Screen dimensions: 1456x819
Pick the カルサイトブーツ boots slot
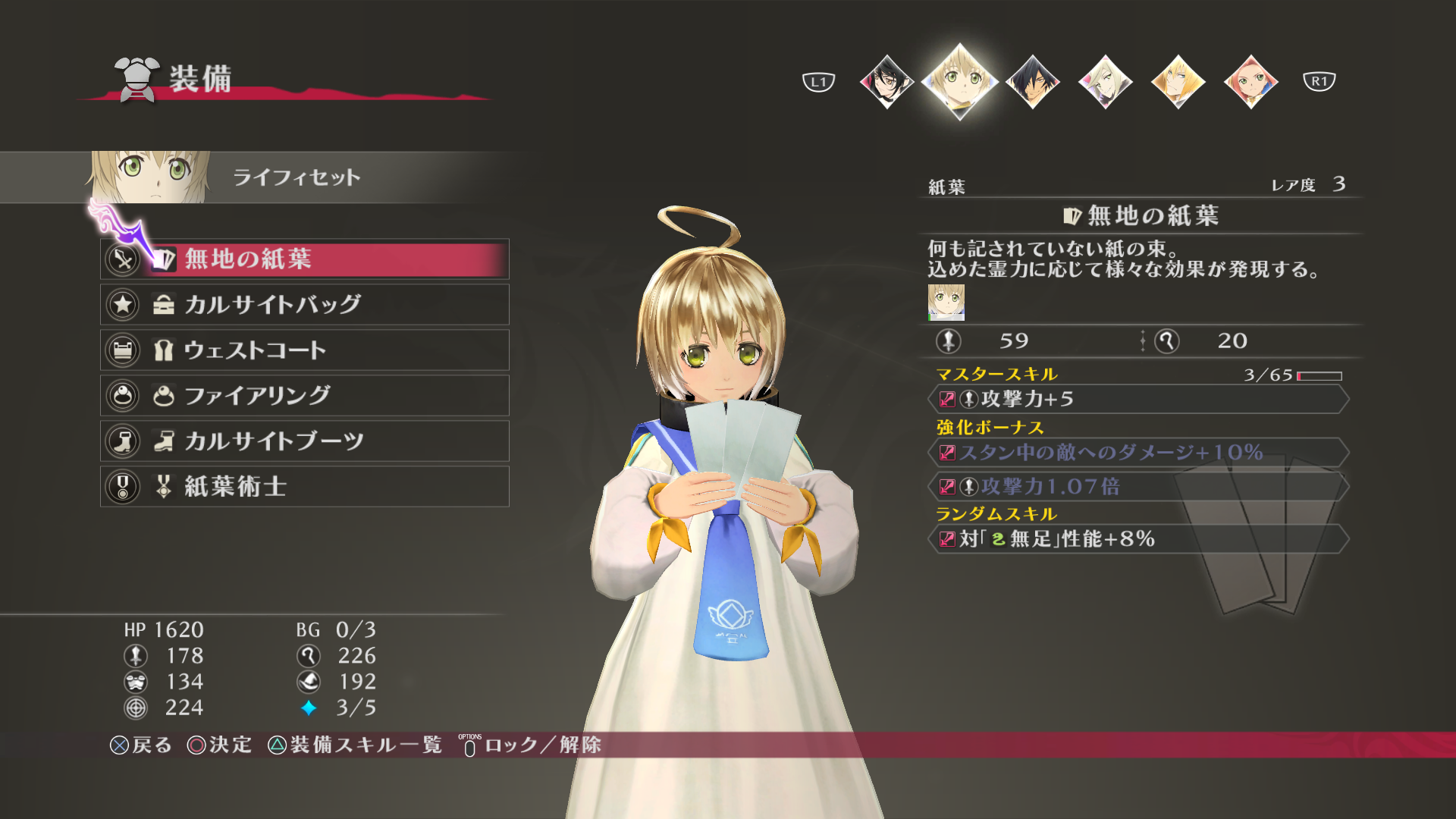pos(305,441)
